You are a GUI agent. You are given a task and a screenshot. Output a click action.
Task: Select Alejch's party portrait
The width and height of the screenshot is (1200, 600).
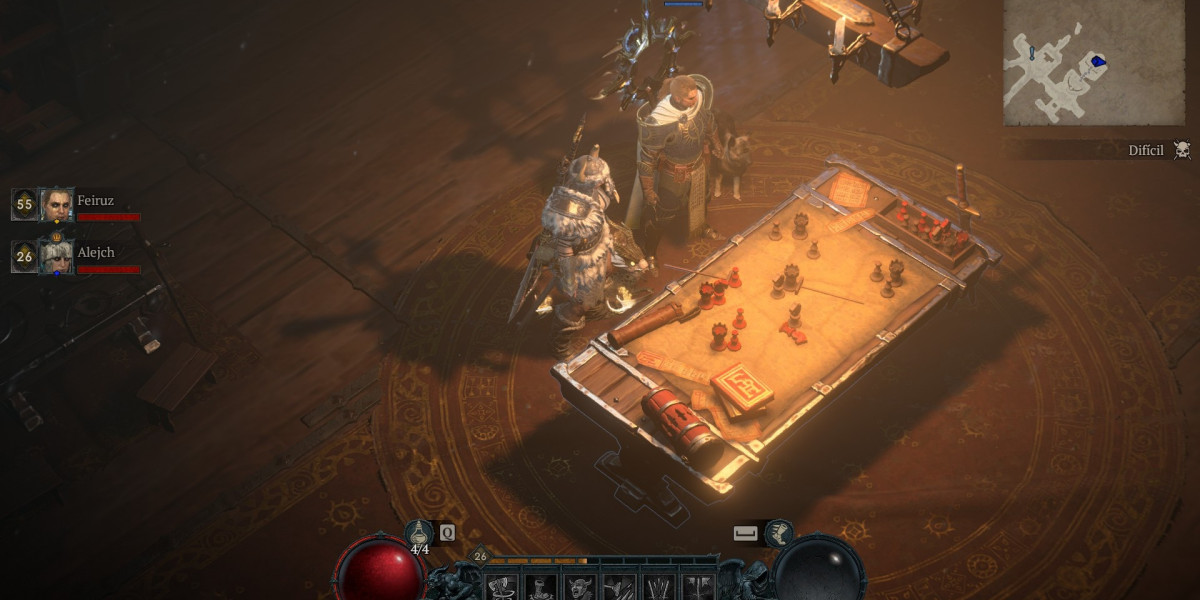(57, 256)
